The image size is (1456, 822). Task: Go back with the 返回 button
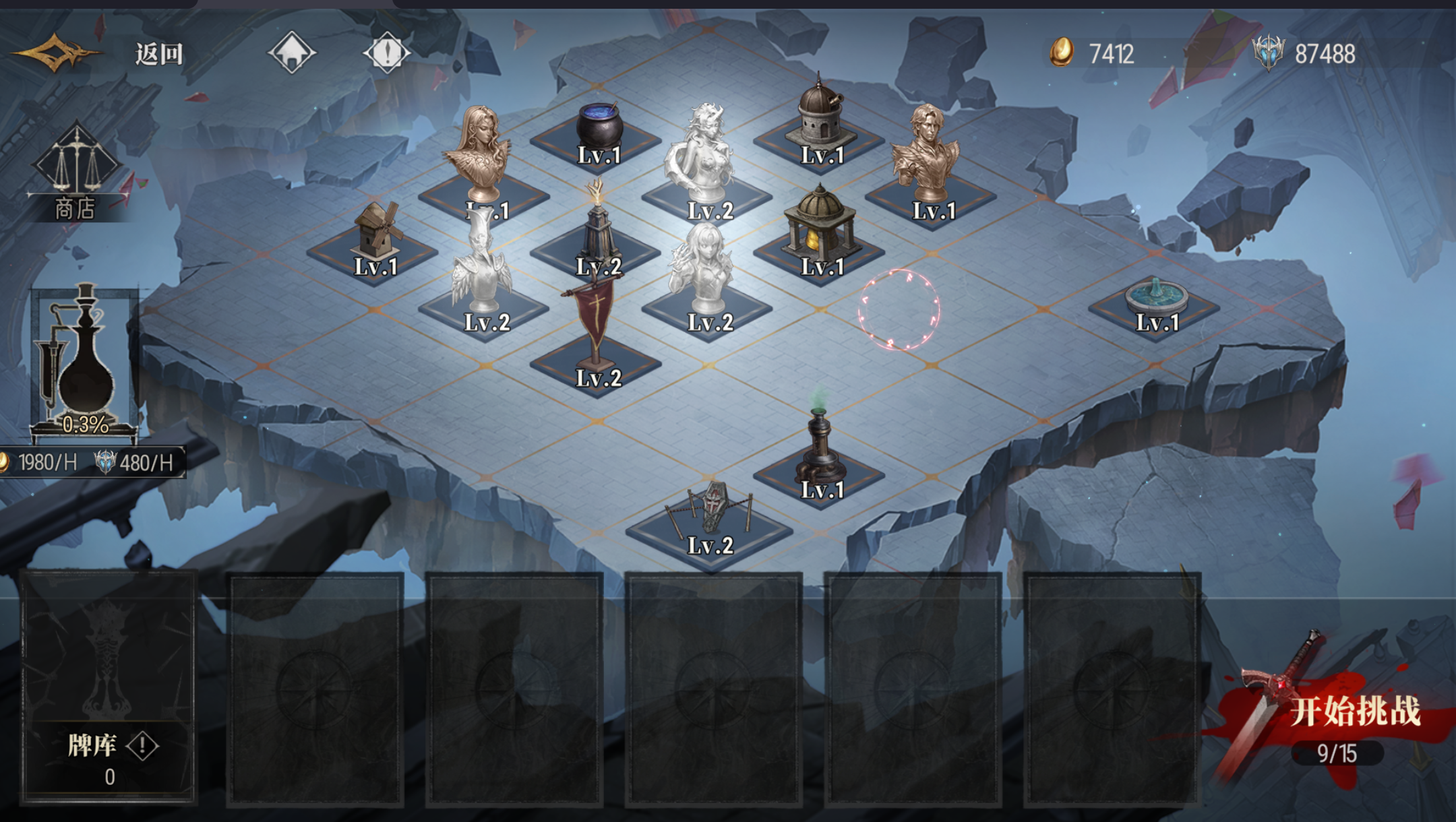pos(158,54)
